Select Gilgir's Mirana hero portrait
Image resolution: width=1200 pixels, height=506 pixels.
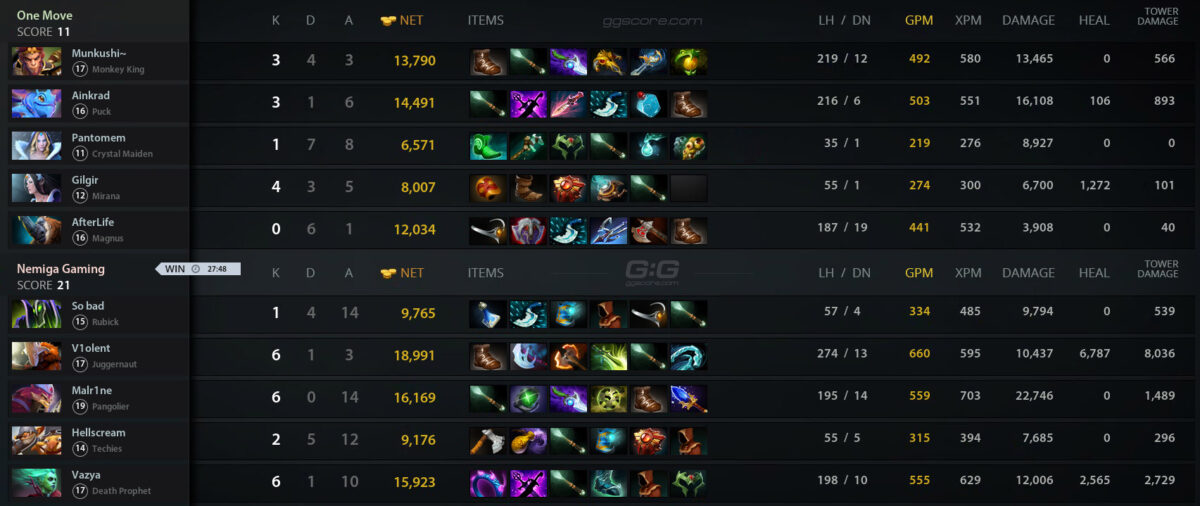coord(37,188)
